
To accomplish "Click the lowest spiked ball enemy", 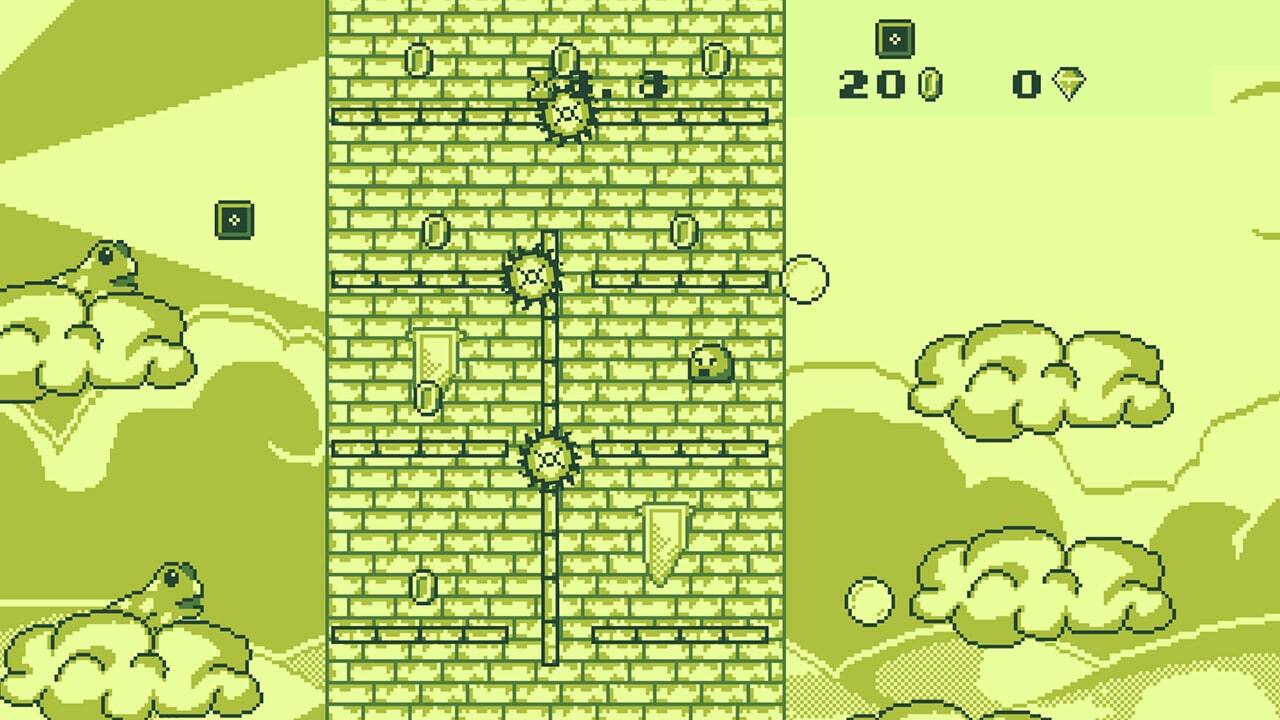I will click(x=549, y=457).
